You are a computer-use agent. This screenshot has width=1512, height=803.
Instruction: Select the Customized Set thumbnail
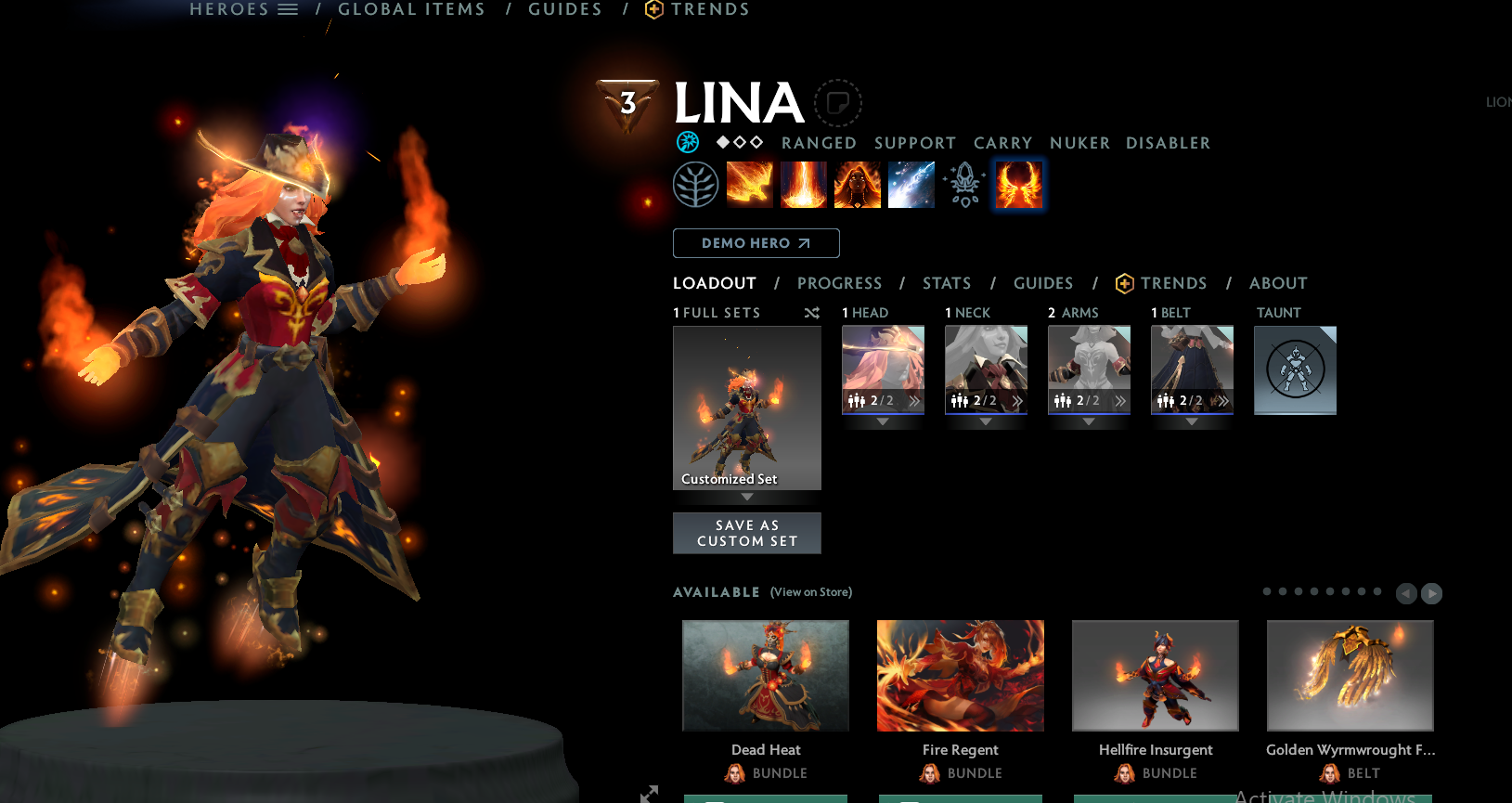pos(746,408)
